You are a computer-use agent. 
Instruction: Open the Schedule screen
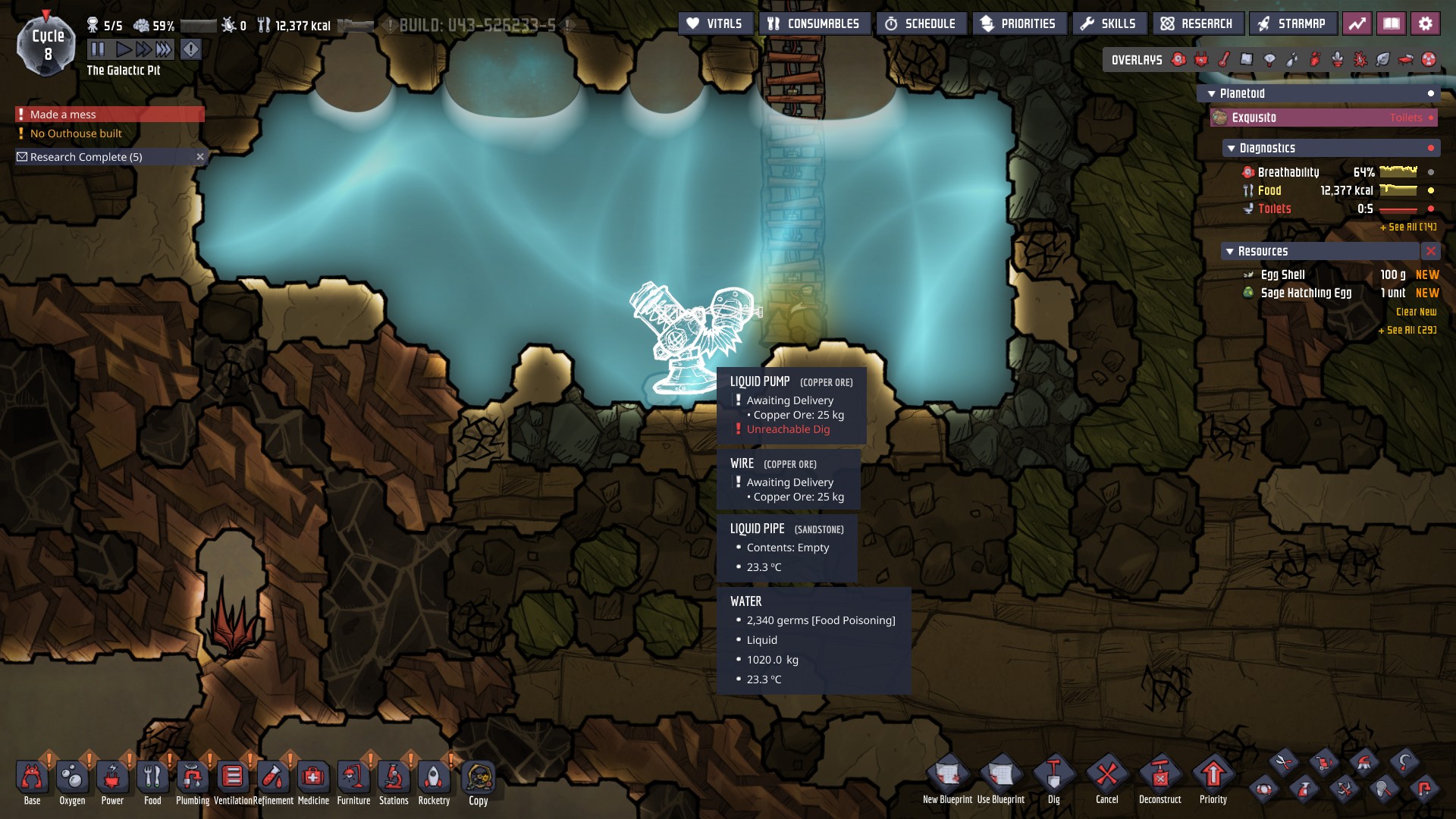tap(921, 24)
